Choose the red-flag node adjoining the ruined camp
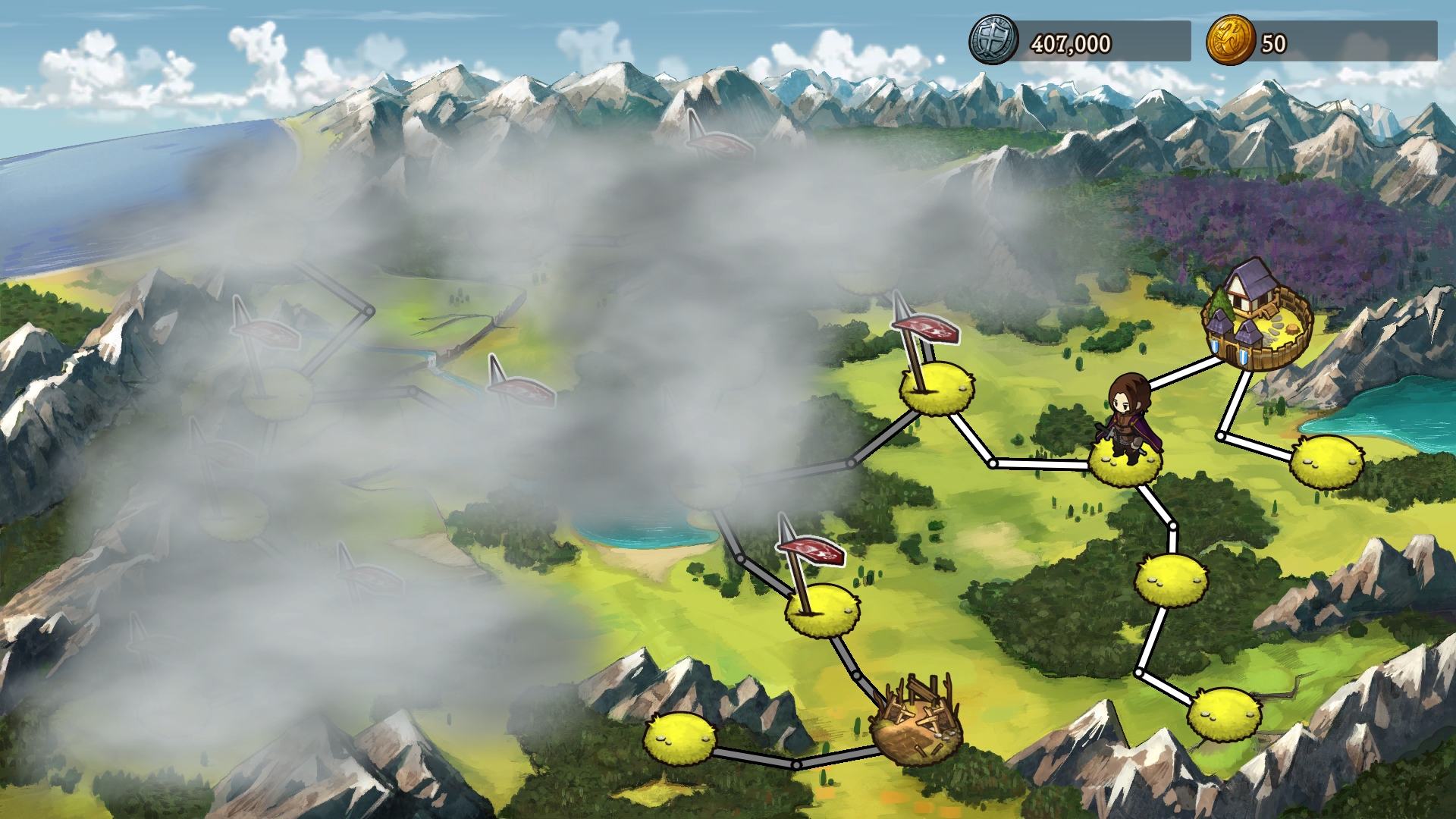 823,609
